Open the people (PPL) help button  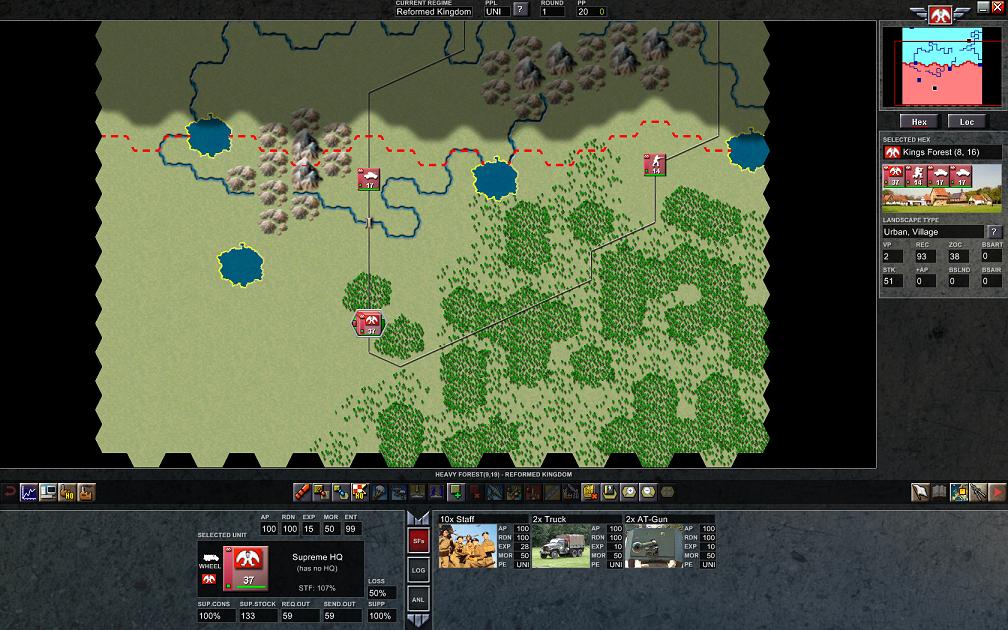click(520, 10)
